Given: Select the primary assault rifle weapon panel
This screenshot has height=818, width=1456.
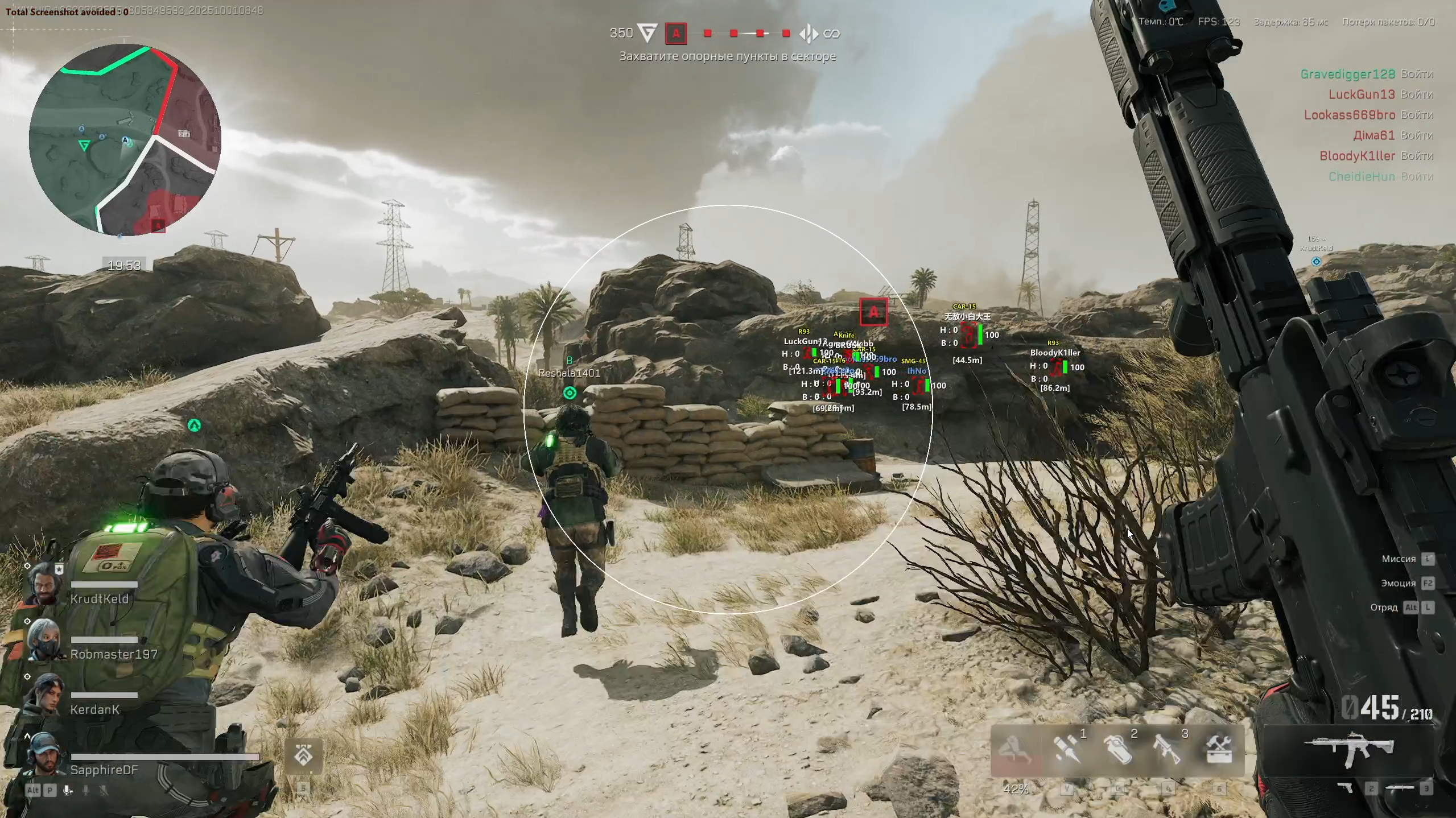Looking at the screenshot, I should coord(1348,750).
